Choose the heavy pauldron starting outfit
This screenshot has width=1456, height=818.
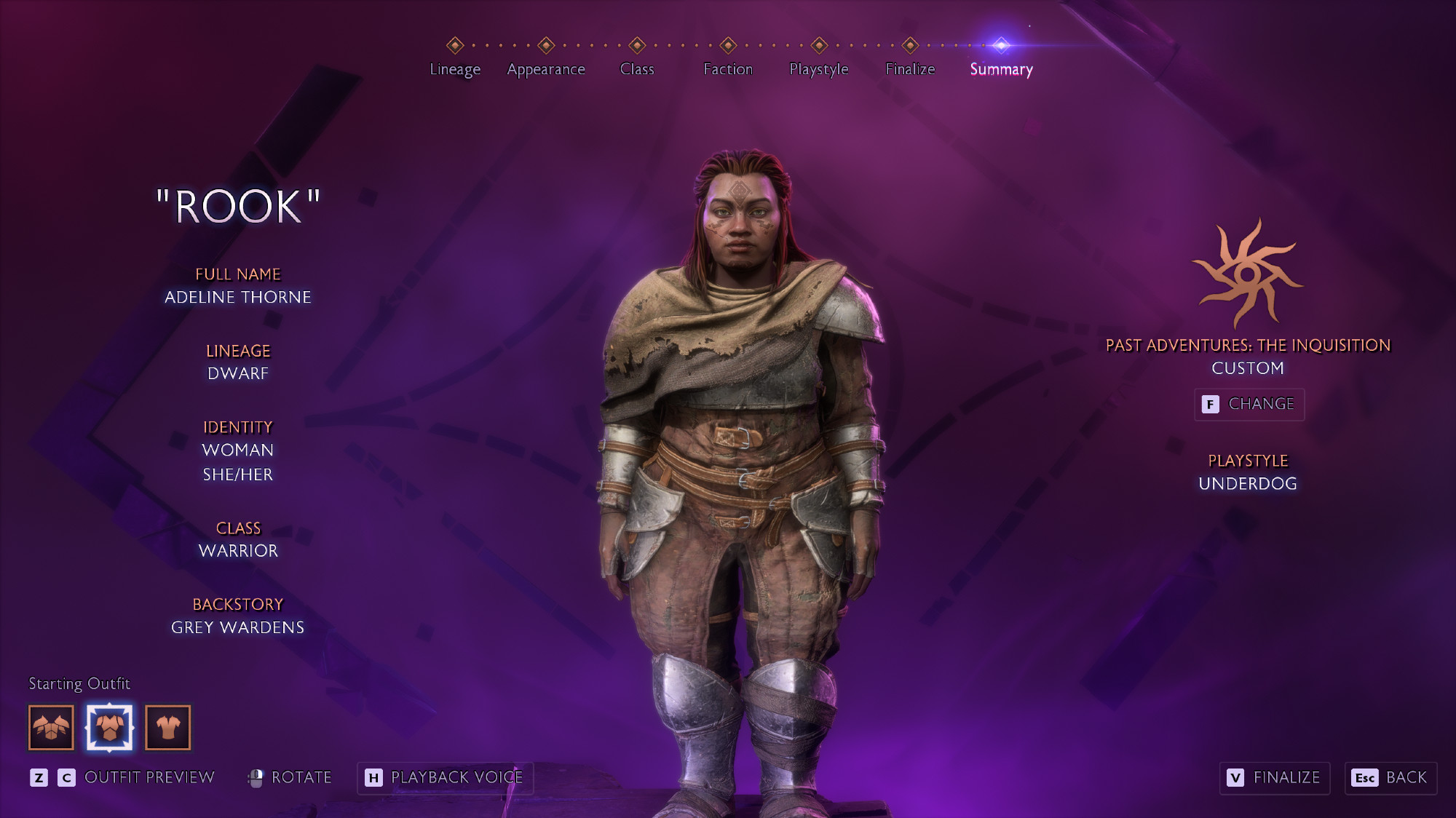pyautogui.click(x=51, y=727)
